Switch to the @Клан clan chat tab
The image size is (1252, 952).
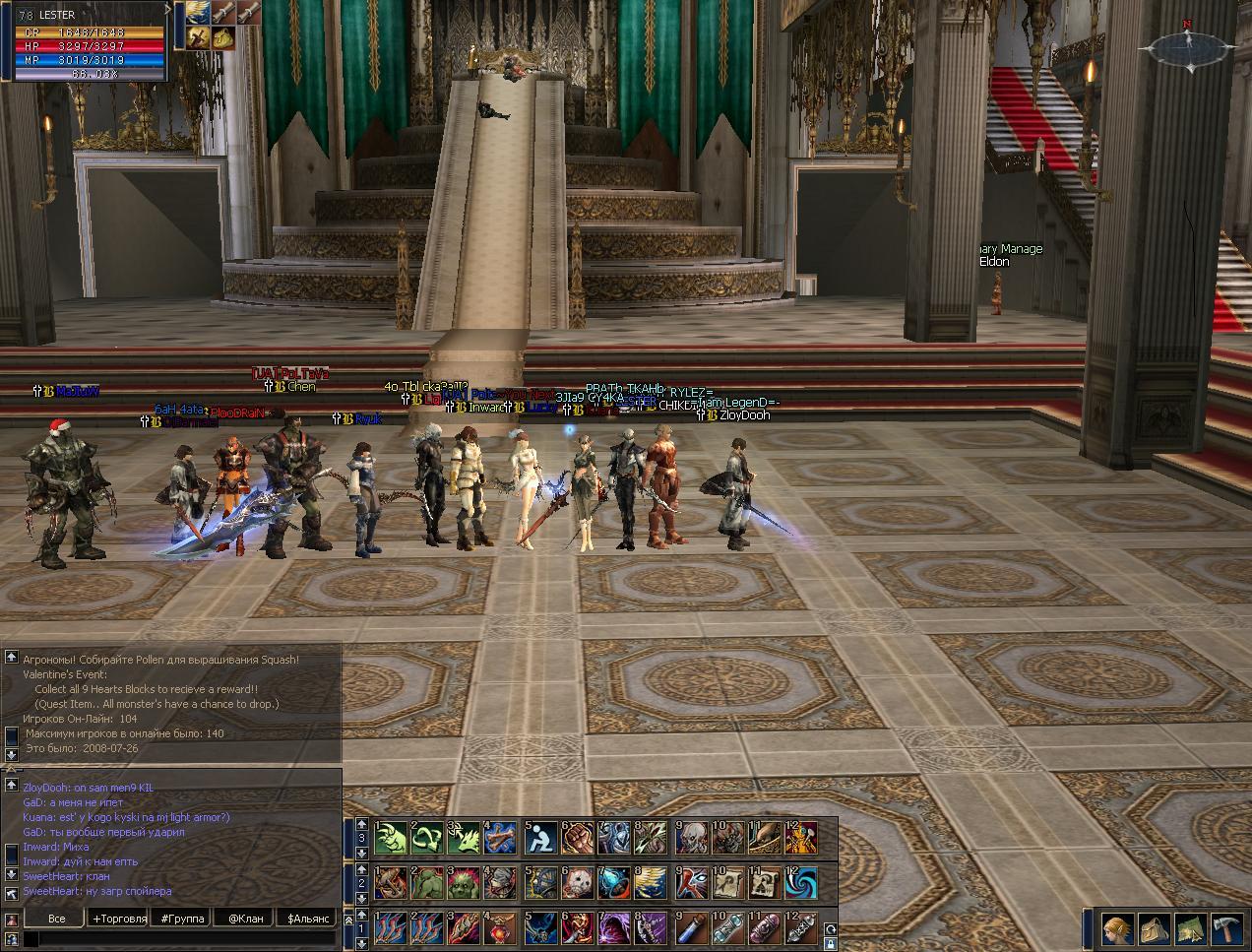tap(245, 918)
